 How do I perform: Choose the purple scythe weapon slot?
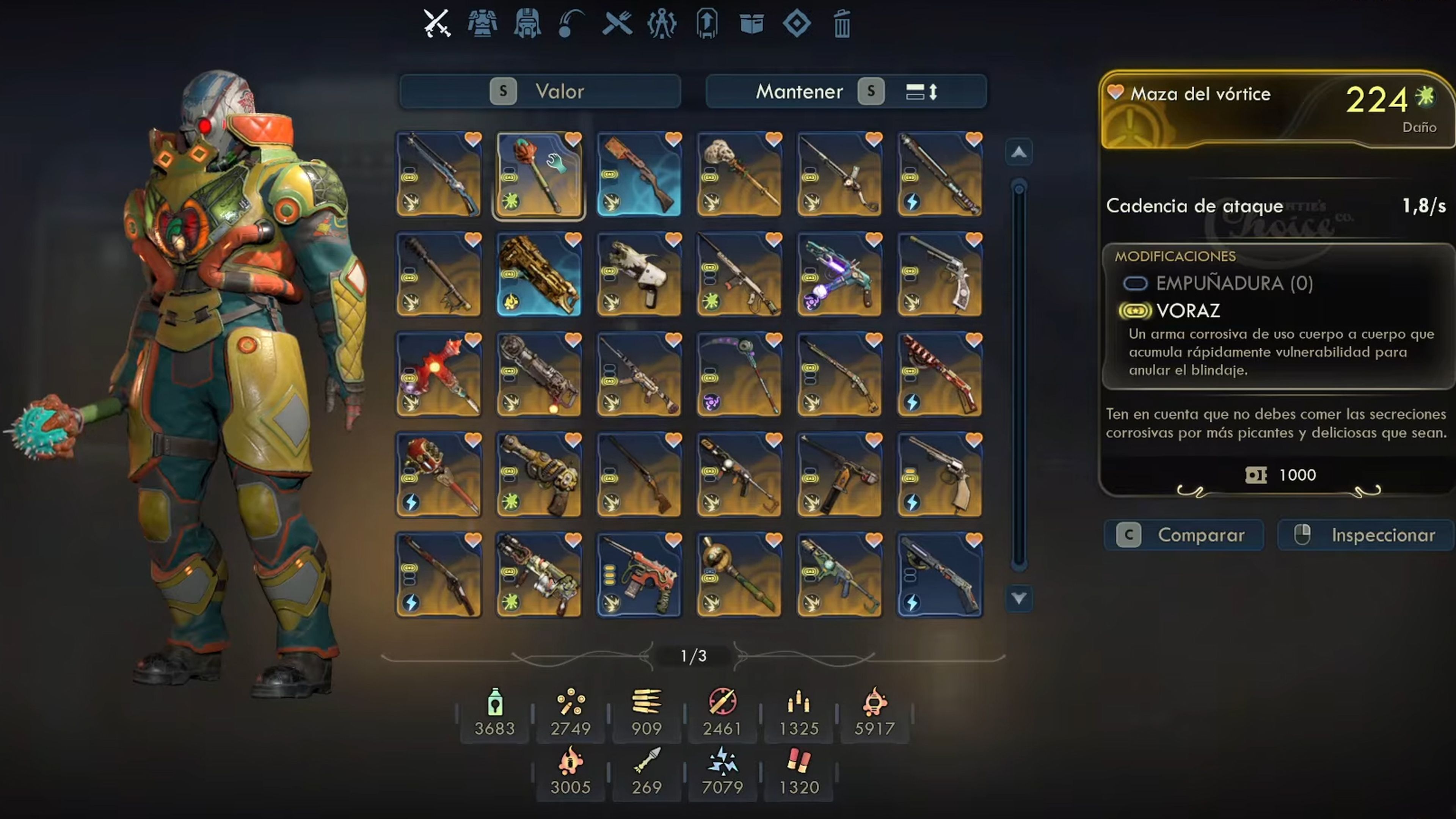tap(739, 375)
